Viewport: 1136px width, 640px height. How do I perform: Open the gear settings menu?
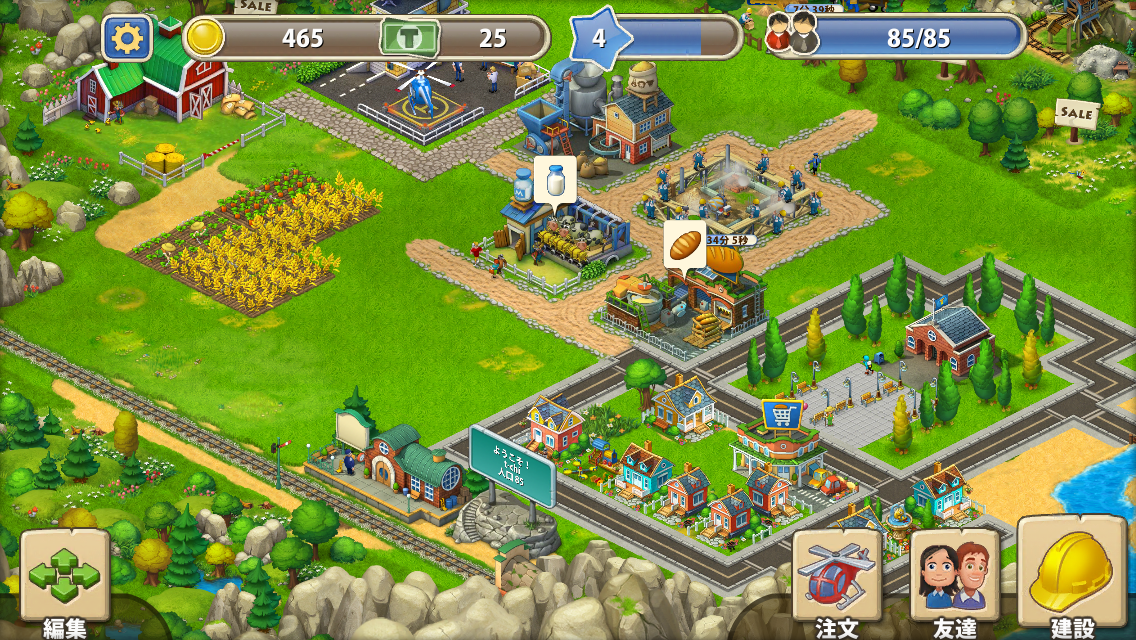click(x=127, y=39)
